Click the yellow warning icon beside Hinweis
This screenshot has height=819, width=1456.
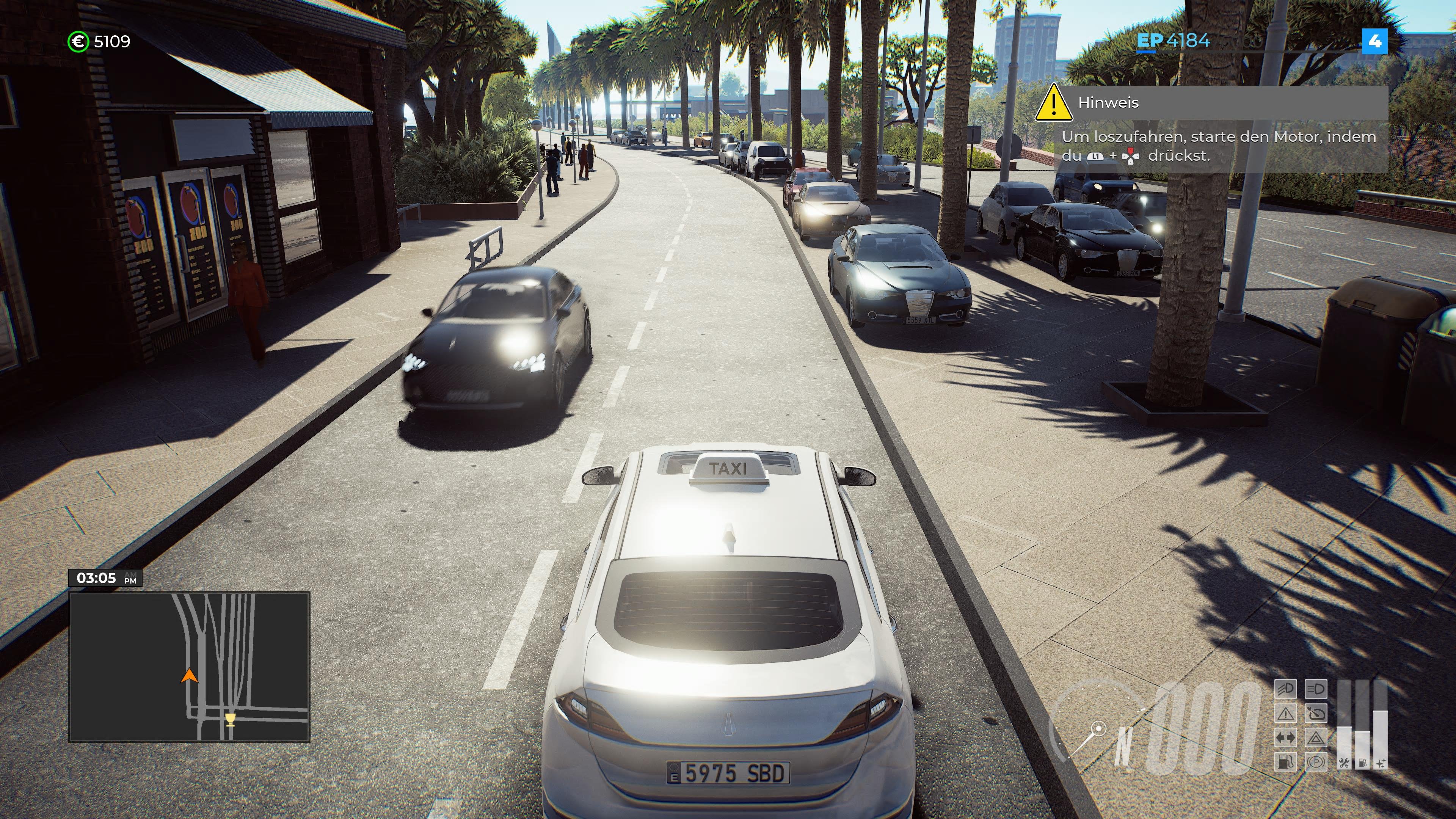[x=1054, y=105]
